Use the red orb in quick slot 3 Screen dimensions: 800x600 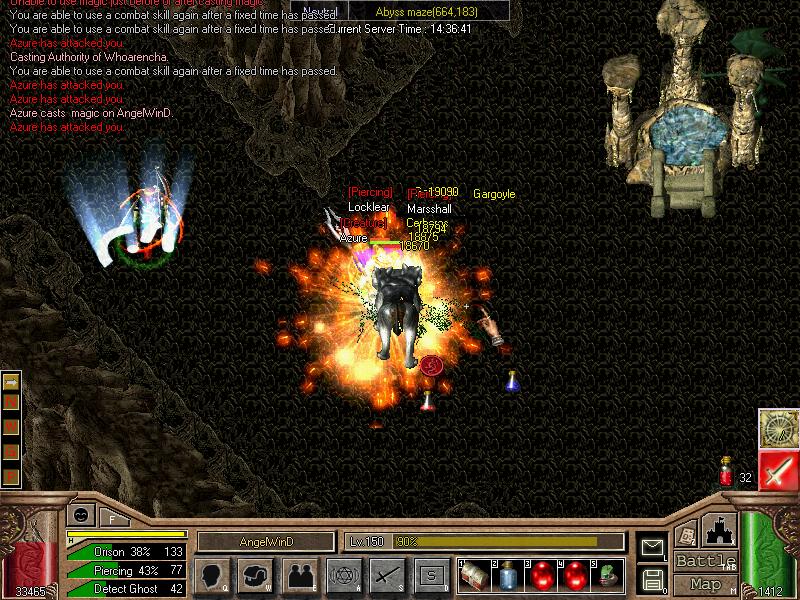[541, 575]
